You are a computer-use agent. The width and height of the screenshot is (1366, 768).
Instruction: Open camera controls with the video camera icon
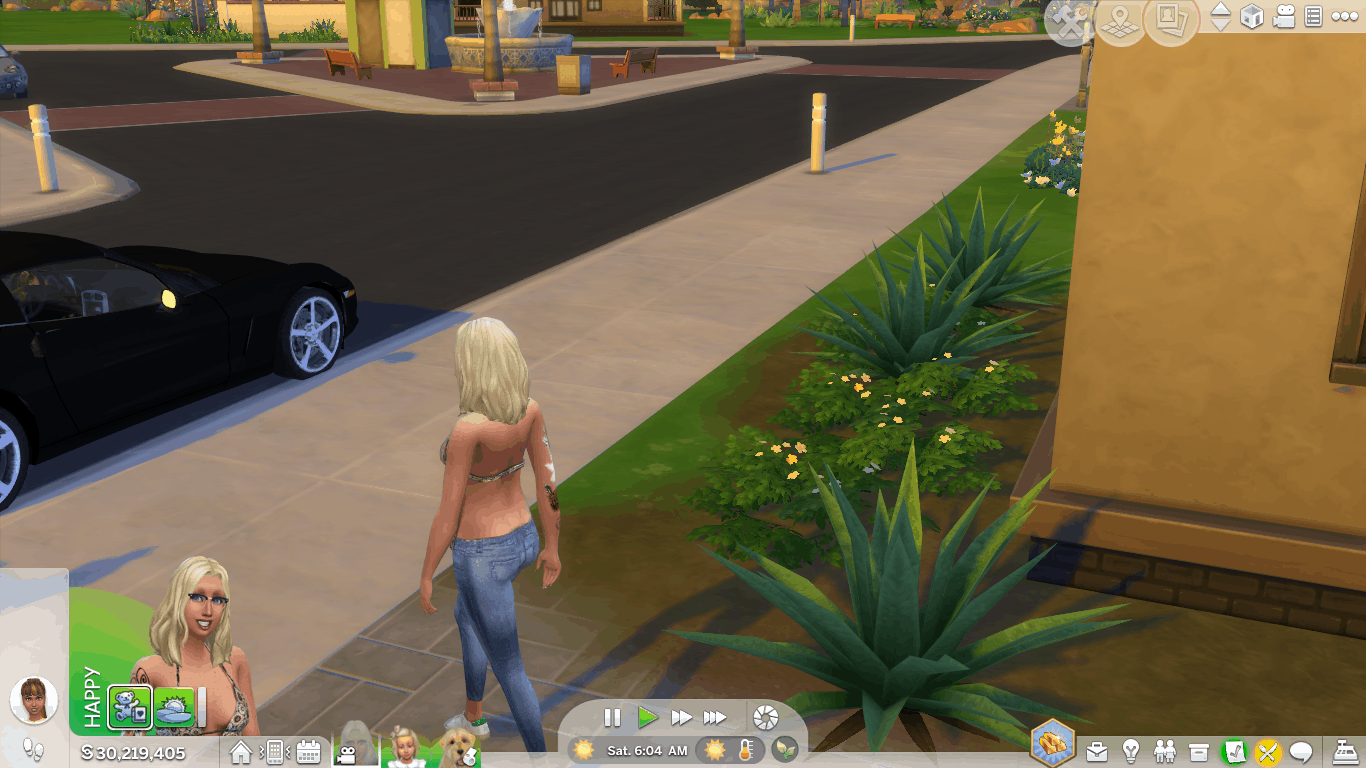click(x=1284, y=17)
